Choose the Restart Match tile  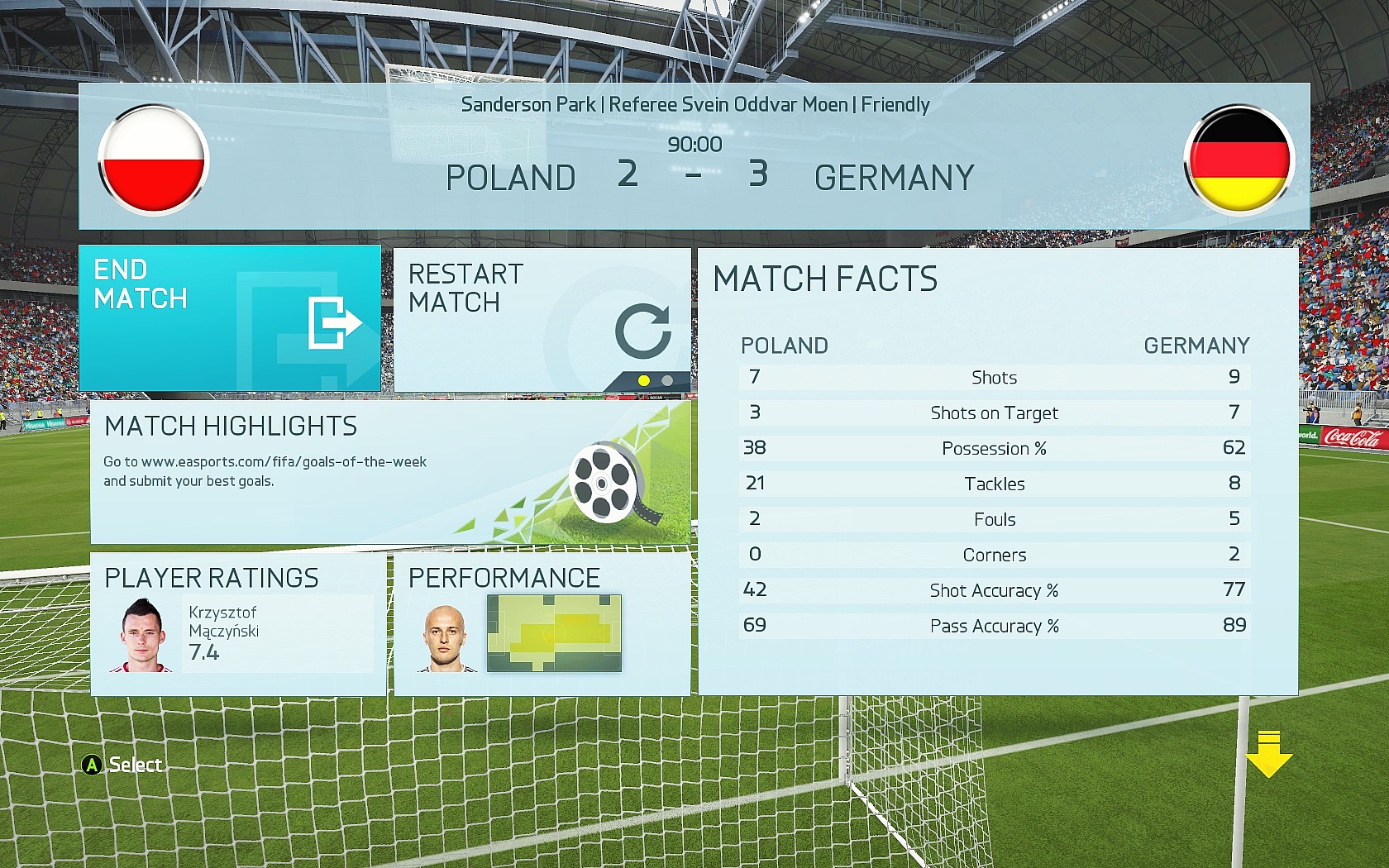(x=542, y=318)
